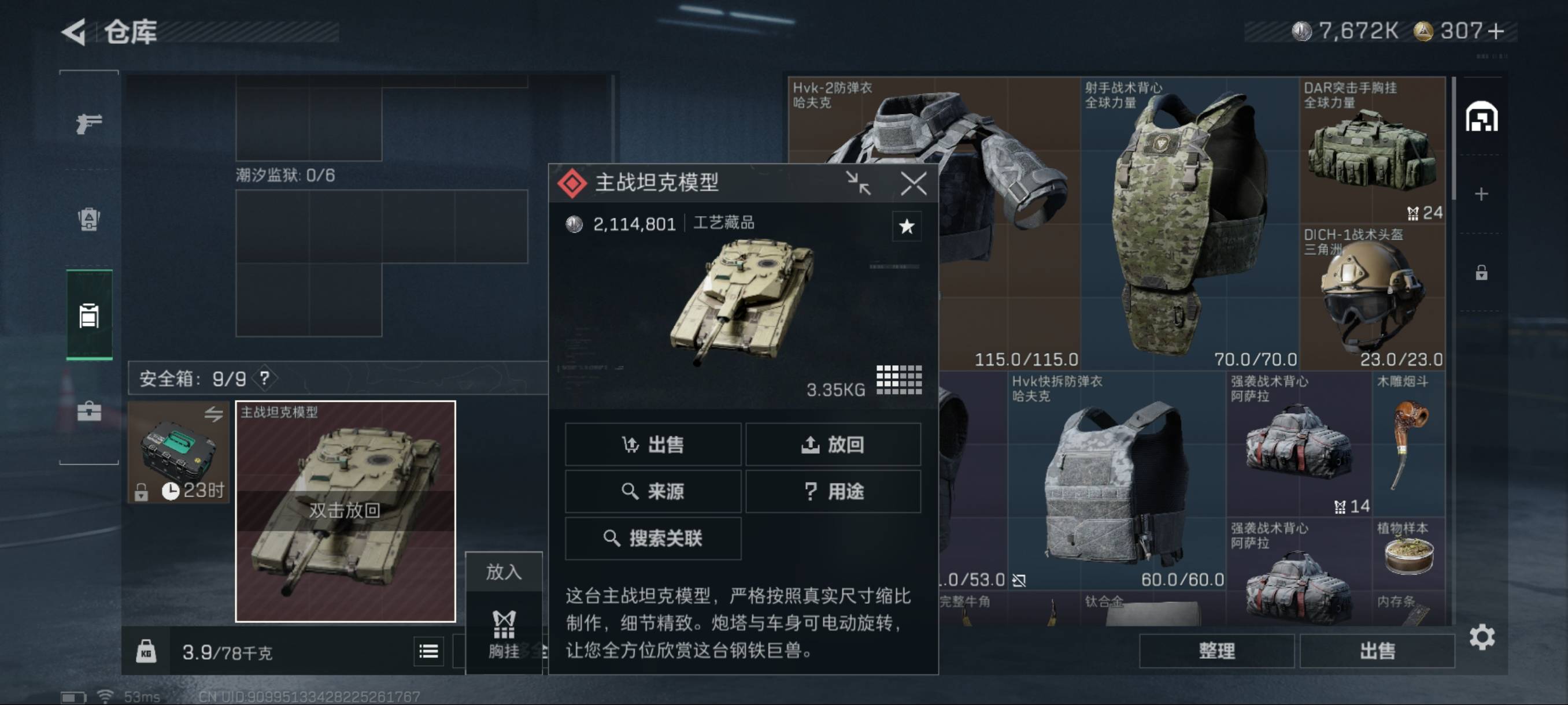Toggle the favorite star on the tank model popup
1568x705 pixels.
coord(907,226)
